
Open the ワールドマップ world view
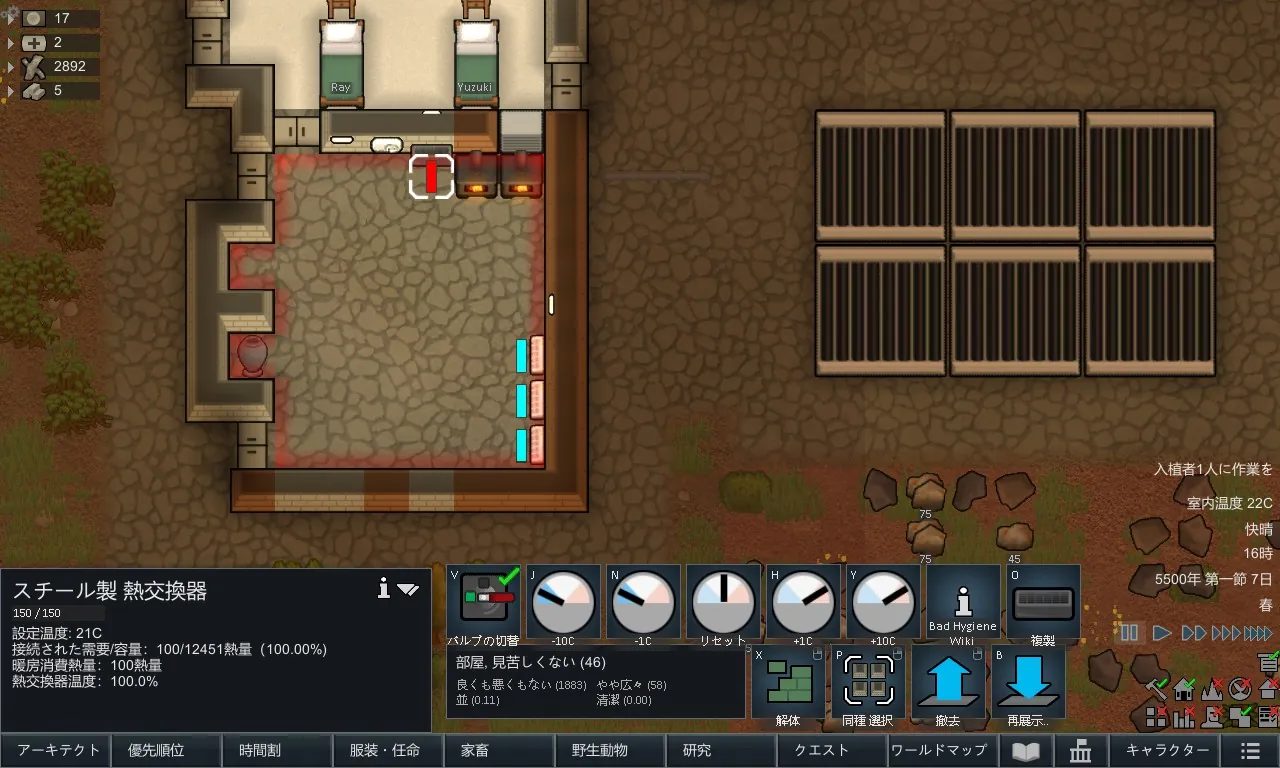(x=938, y=750)
